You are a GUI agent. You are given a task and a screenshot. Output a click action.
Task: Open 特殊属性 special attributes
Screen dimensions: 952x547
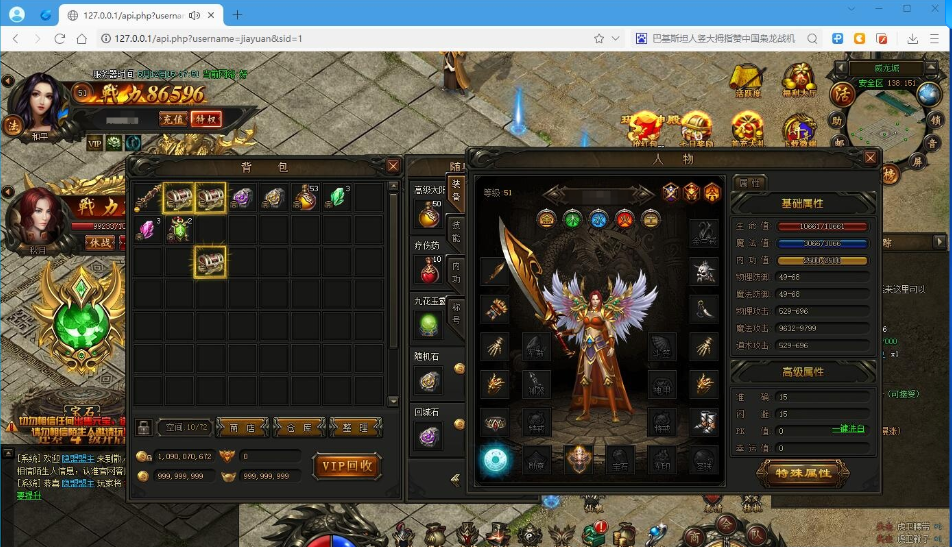pyautogui.click(x=804, y=472)
